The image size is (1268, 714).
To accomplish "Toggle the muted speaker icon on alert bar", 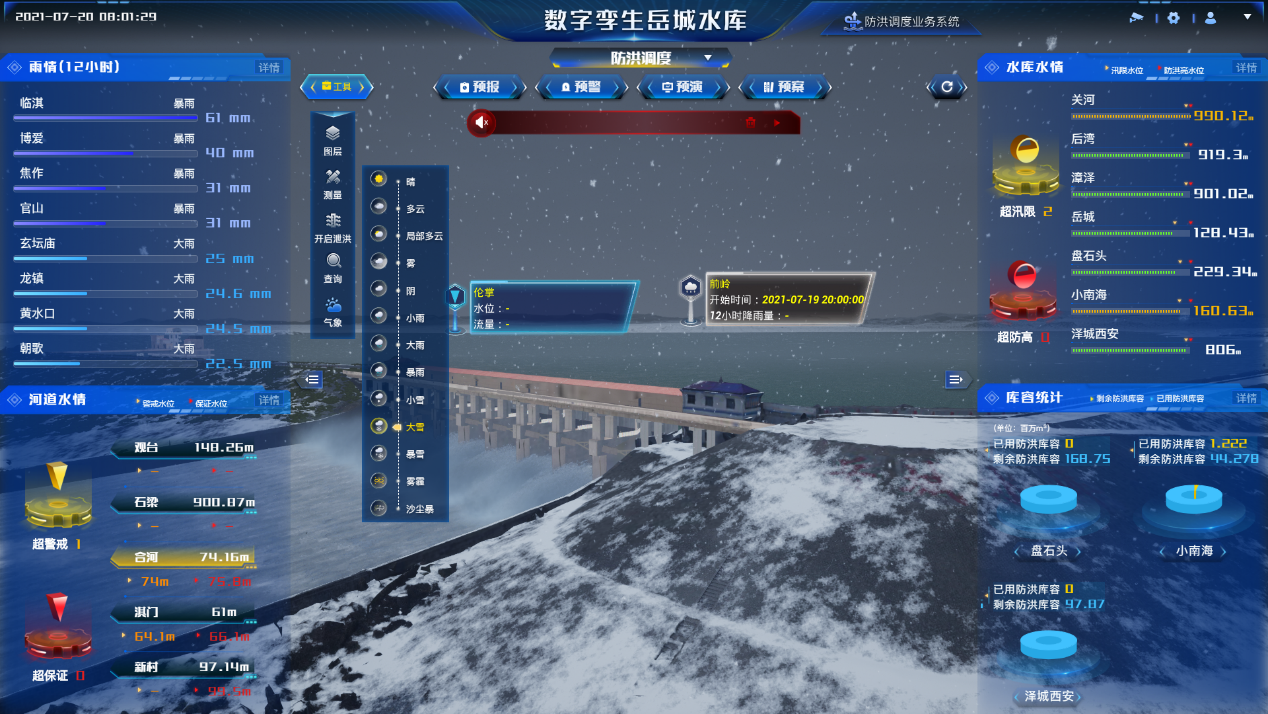I will pyautogui.click(x=482, y=123).
